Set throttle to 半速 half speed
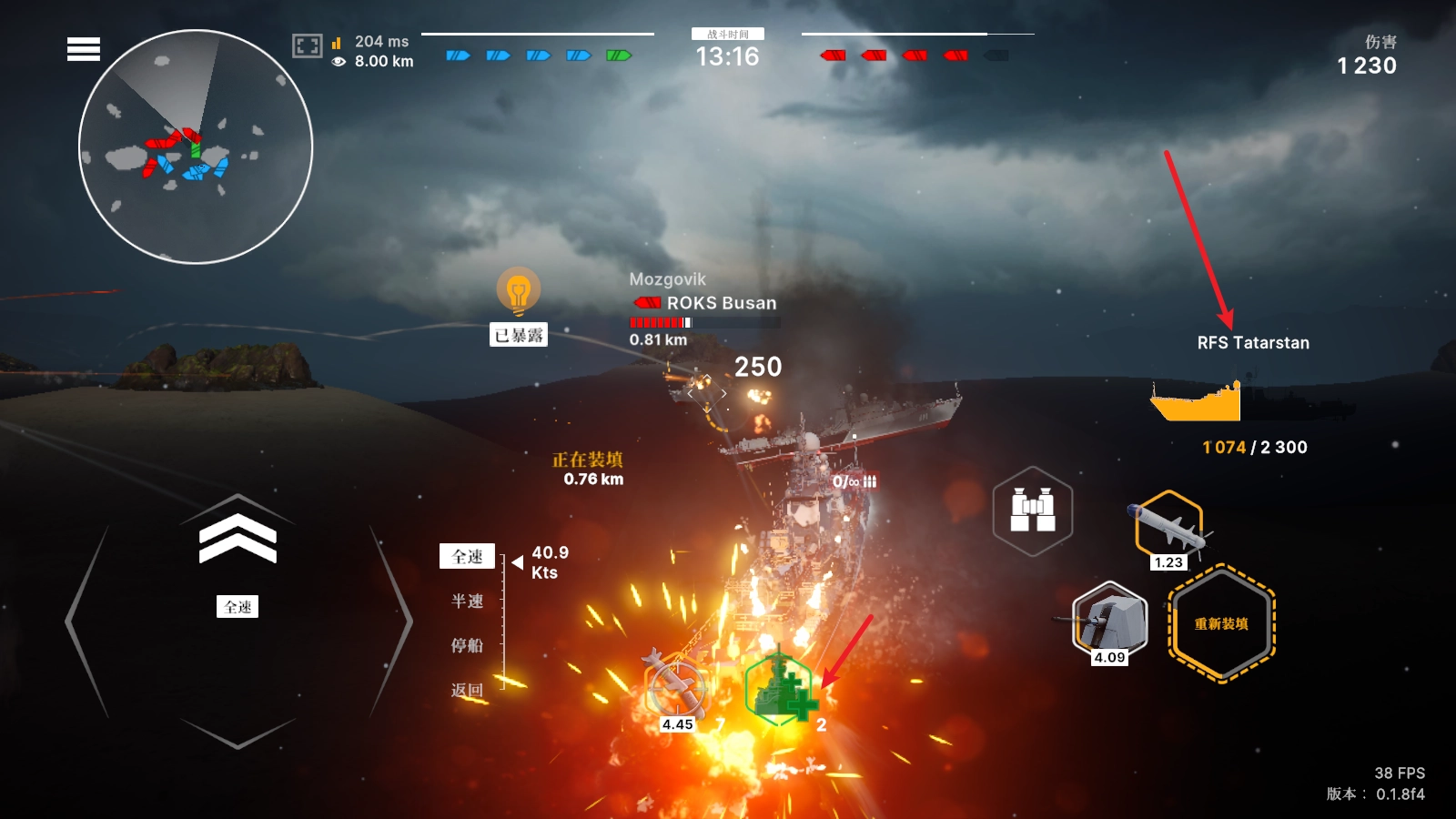The height and width of the screenshot is (819, 1456). coord(468,601)
